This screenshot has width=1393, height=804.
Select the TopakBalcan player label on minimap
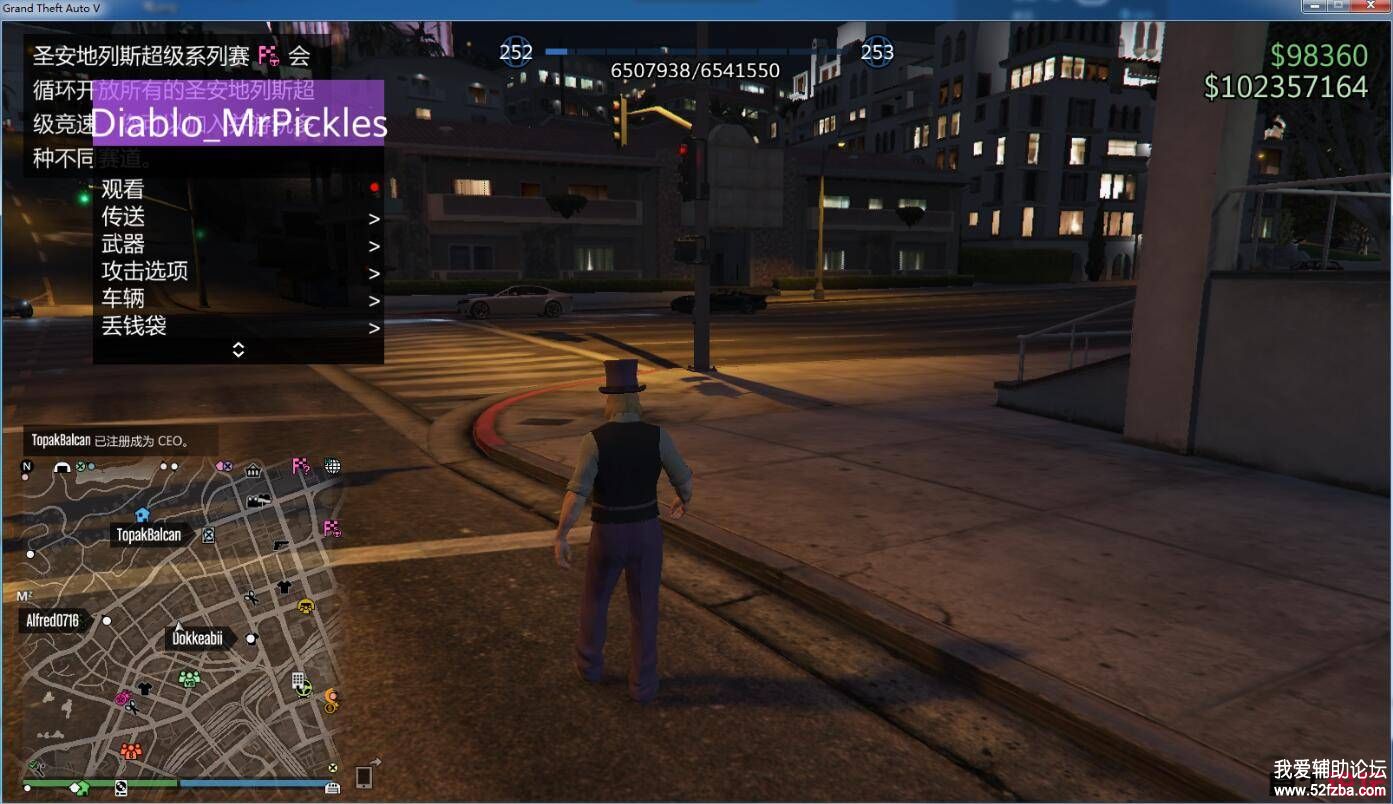tap(149, 535)
